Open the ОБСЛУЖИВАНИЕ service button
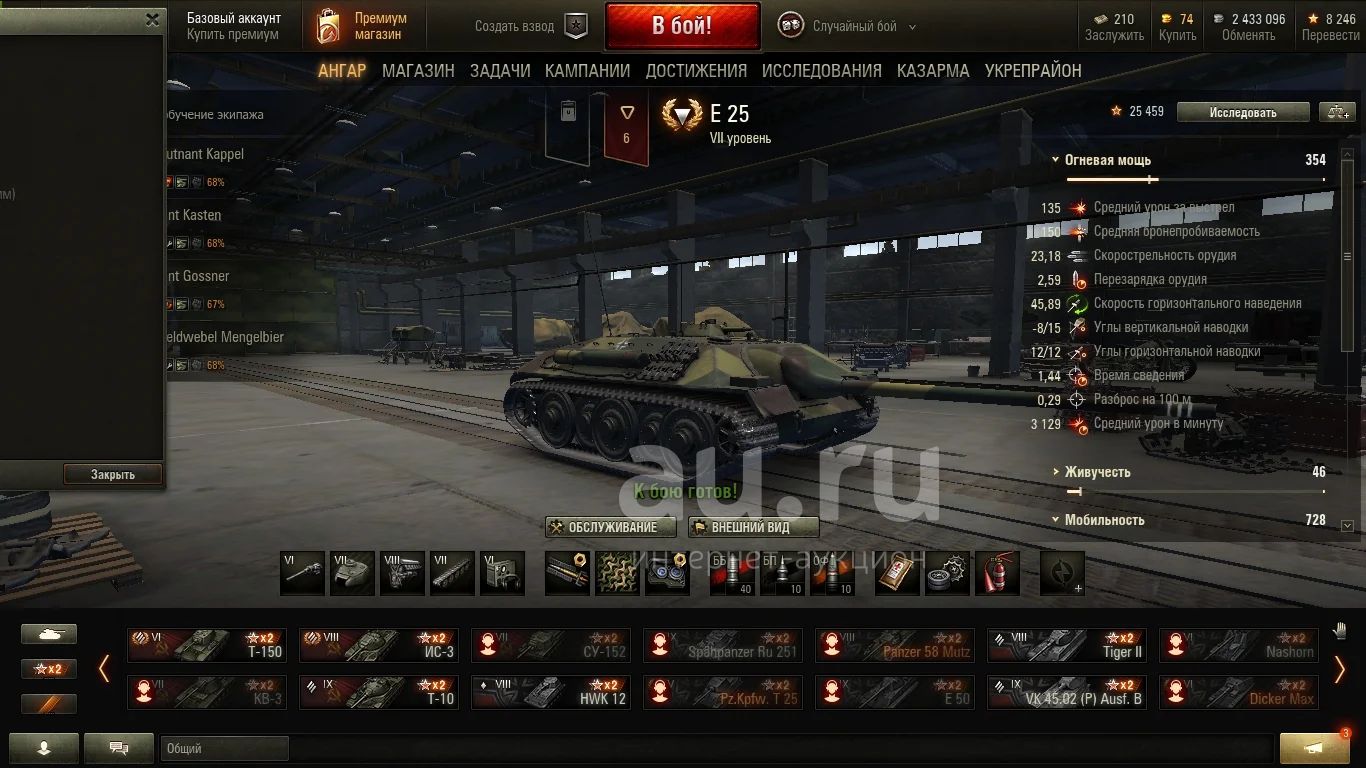Image resolution: width=1366 pixels, height=768 pixels. tap(611, 527)
